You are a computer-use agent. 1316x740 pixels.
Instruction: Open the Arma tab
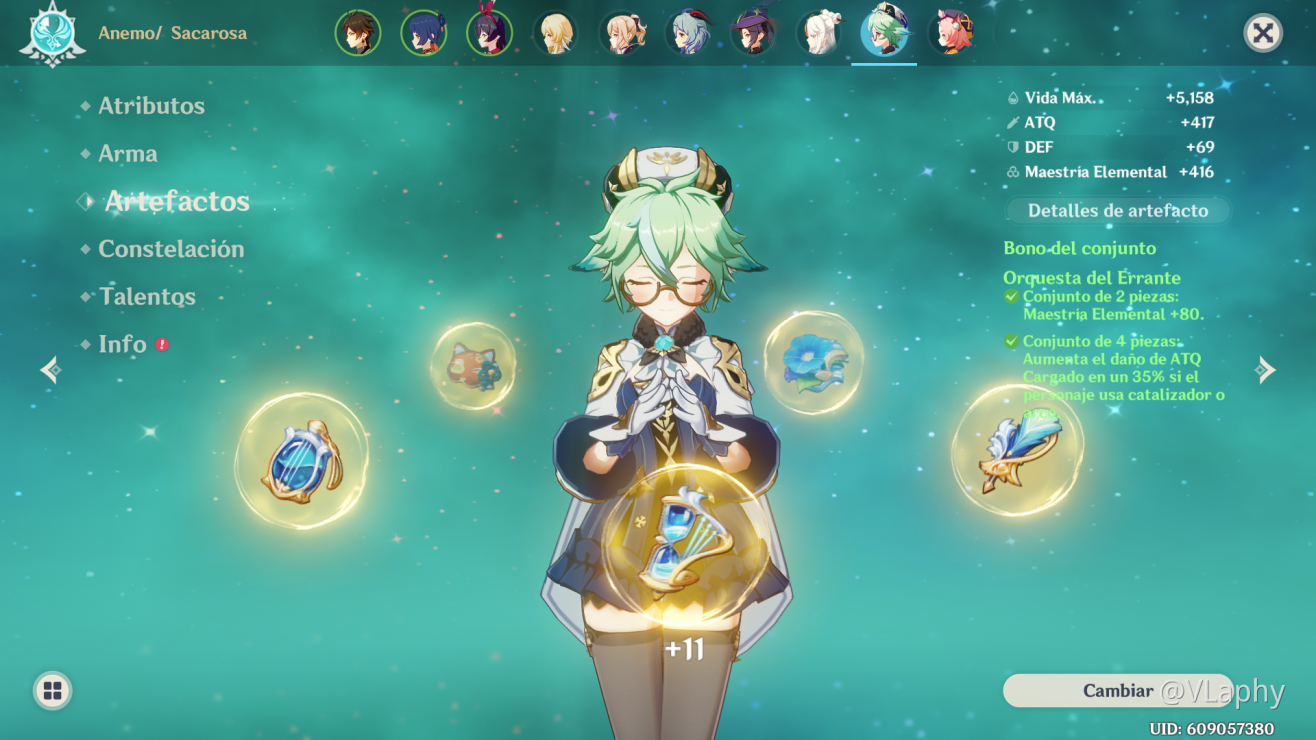129,153
